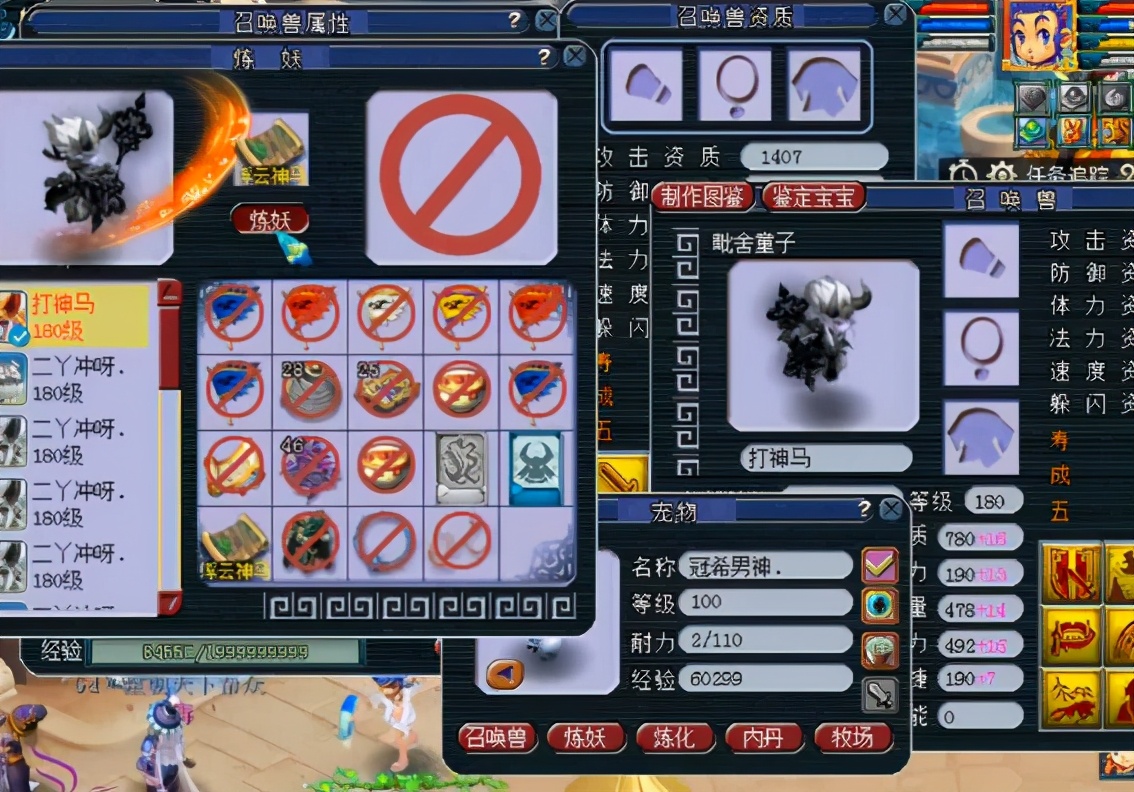Close the 召唤兽属性 window
1134x792 pixels.
click(x=546, y=21)
